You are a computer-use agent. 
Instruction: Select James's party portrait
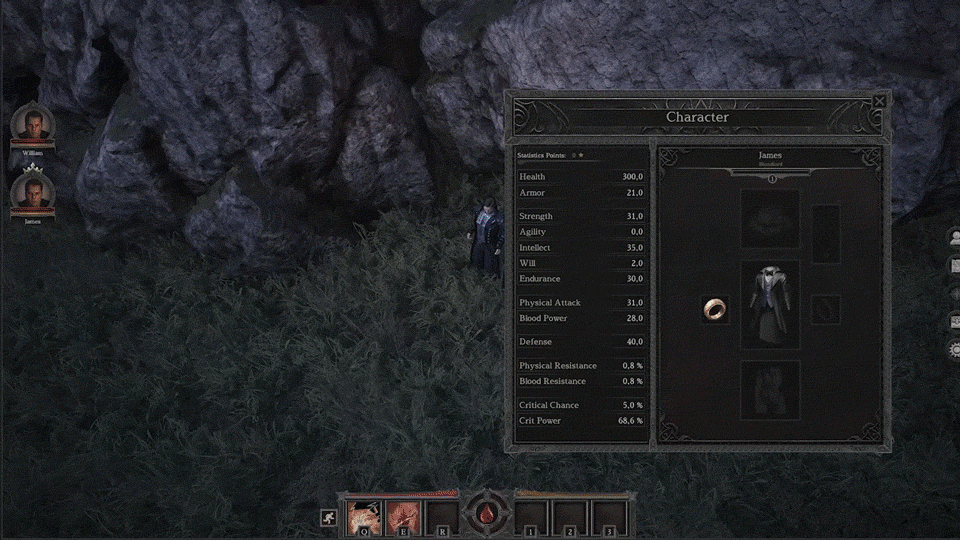point(33,192)
